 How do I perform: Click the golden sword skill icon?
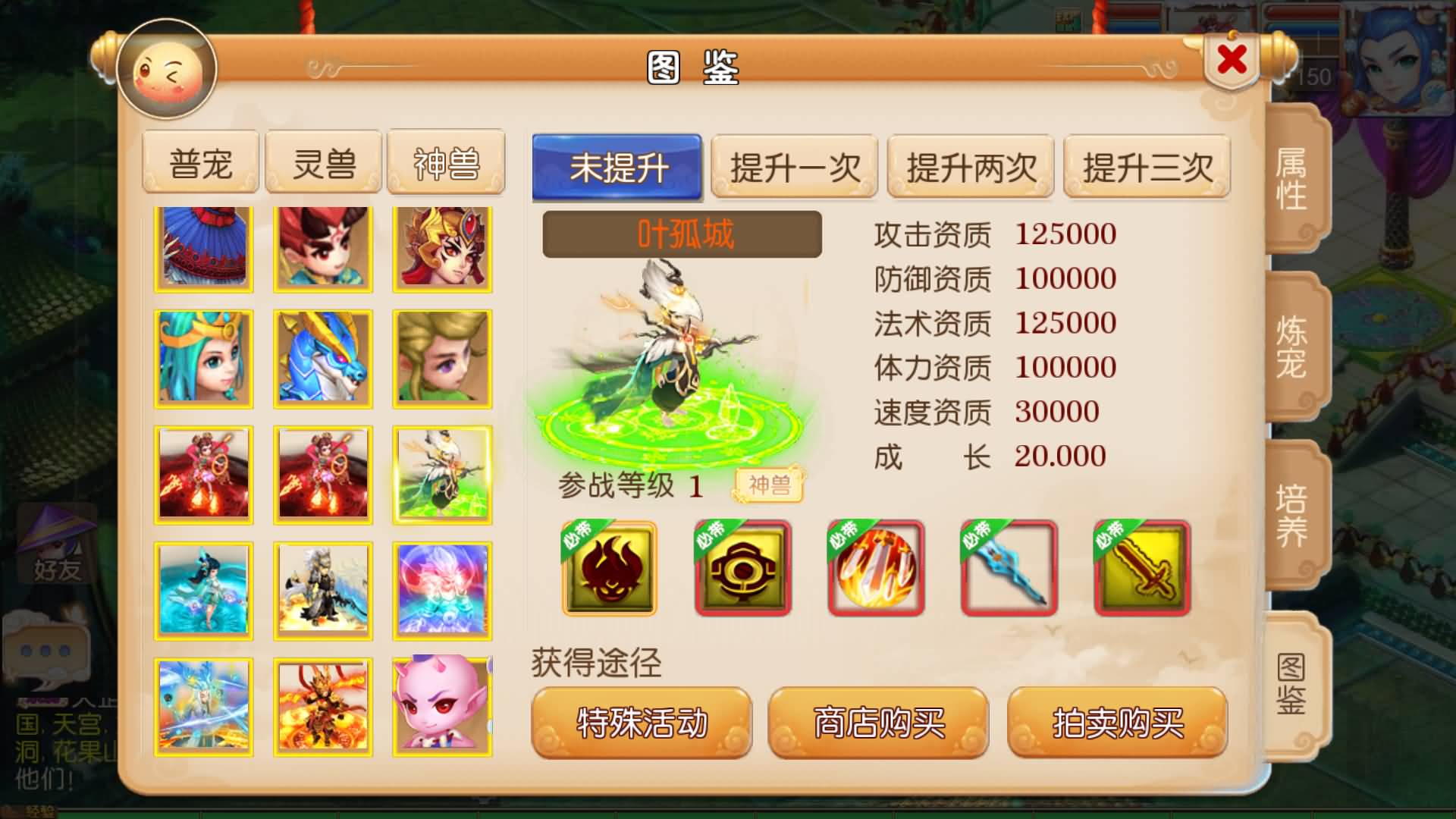tap(1142, 568)
